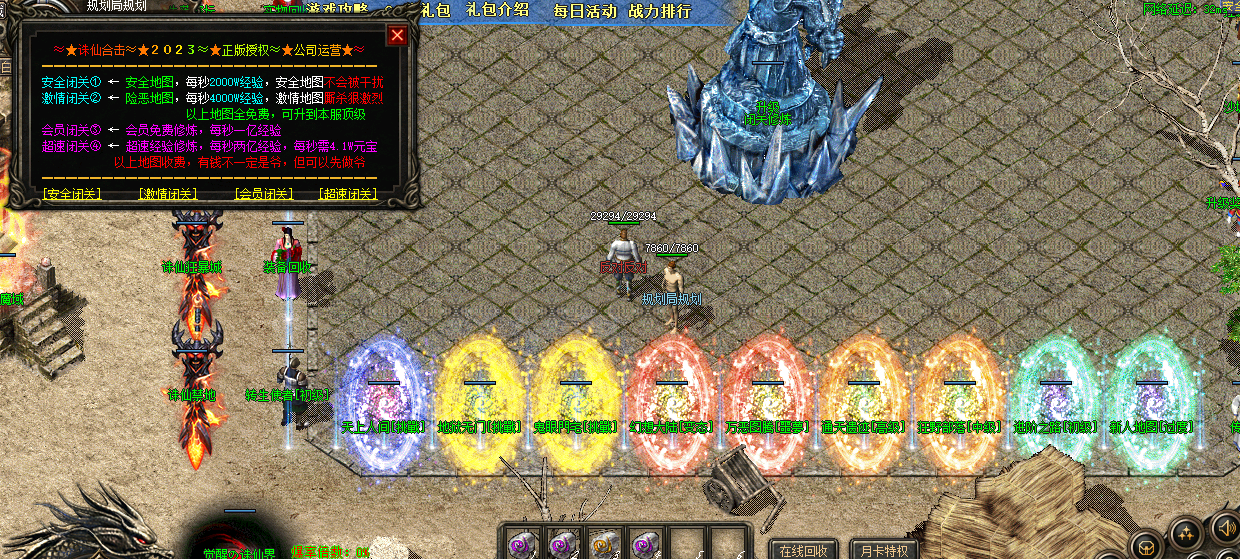Open the 月卡特权 panel
Image resolution: width=1240 pixels, height=559 pixels.
click(884, 550)
